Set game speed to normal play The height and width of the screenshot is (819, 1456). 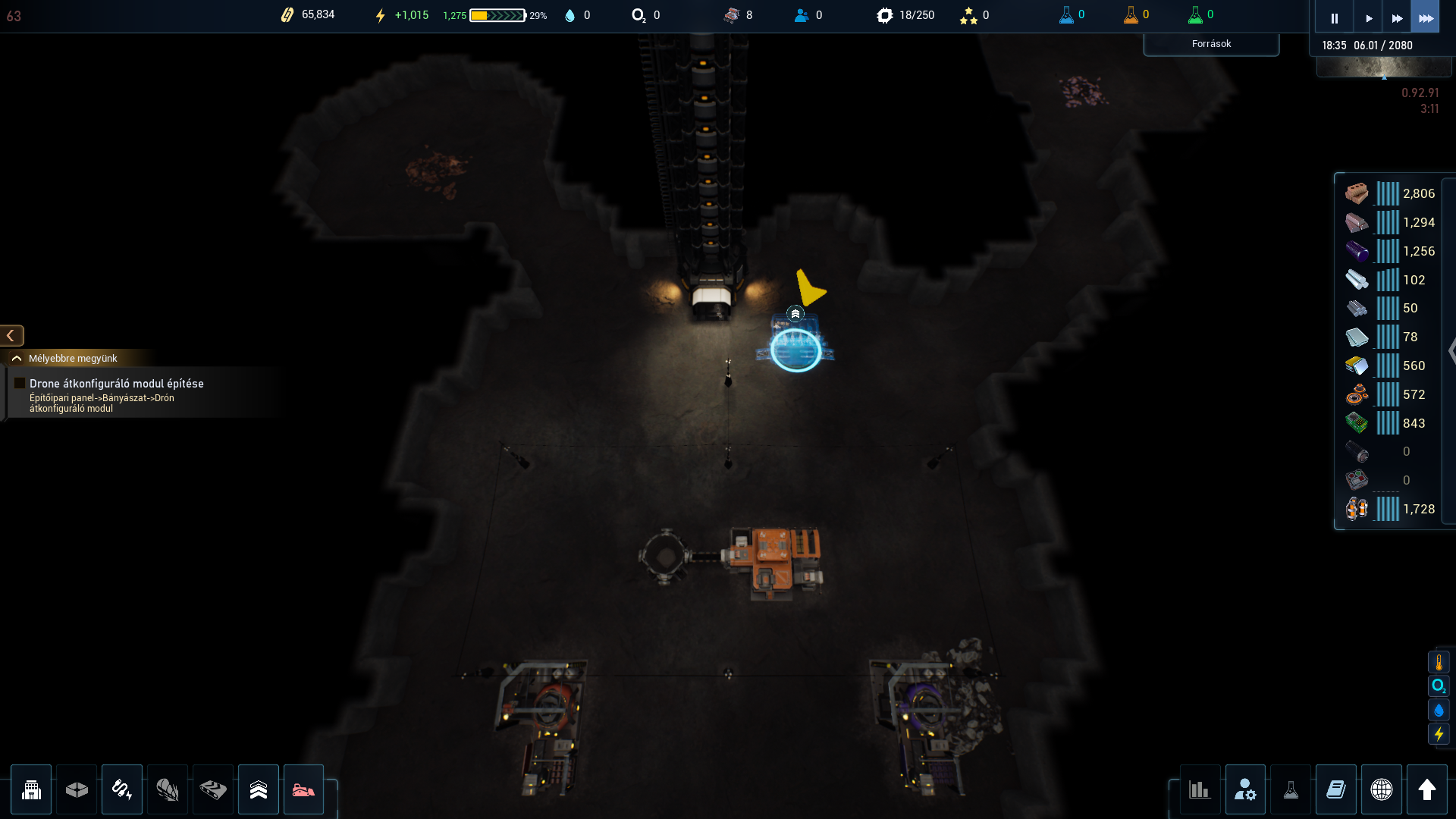click(1368, 18)
